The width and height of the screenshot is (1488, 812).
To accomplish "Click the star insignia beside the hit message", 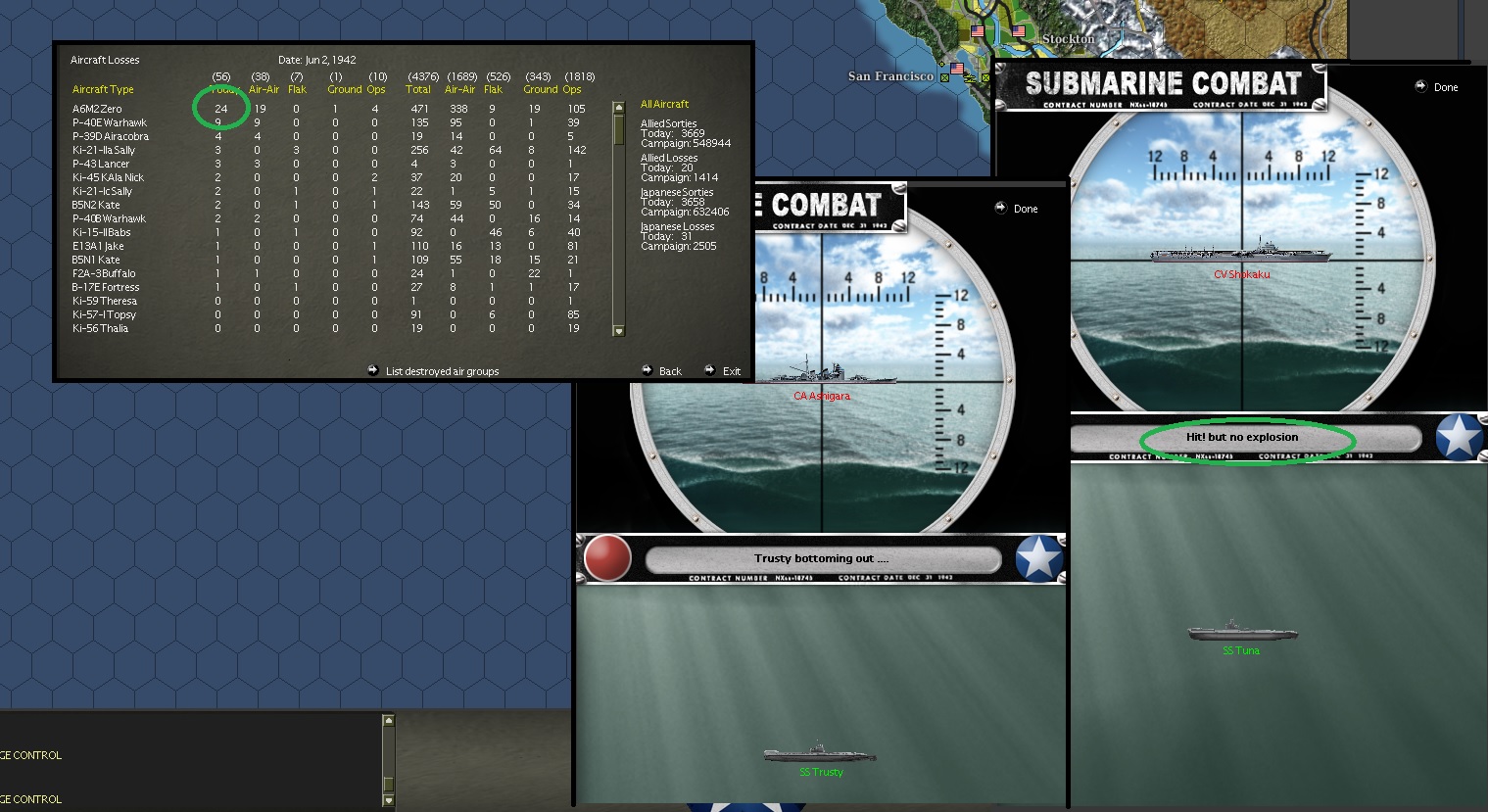I will point(1461,438).
